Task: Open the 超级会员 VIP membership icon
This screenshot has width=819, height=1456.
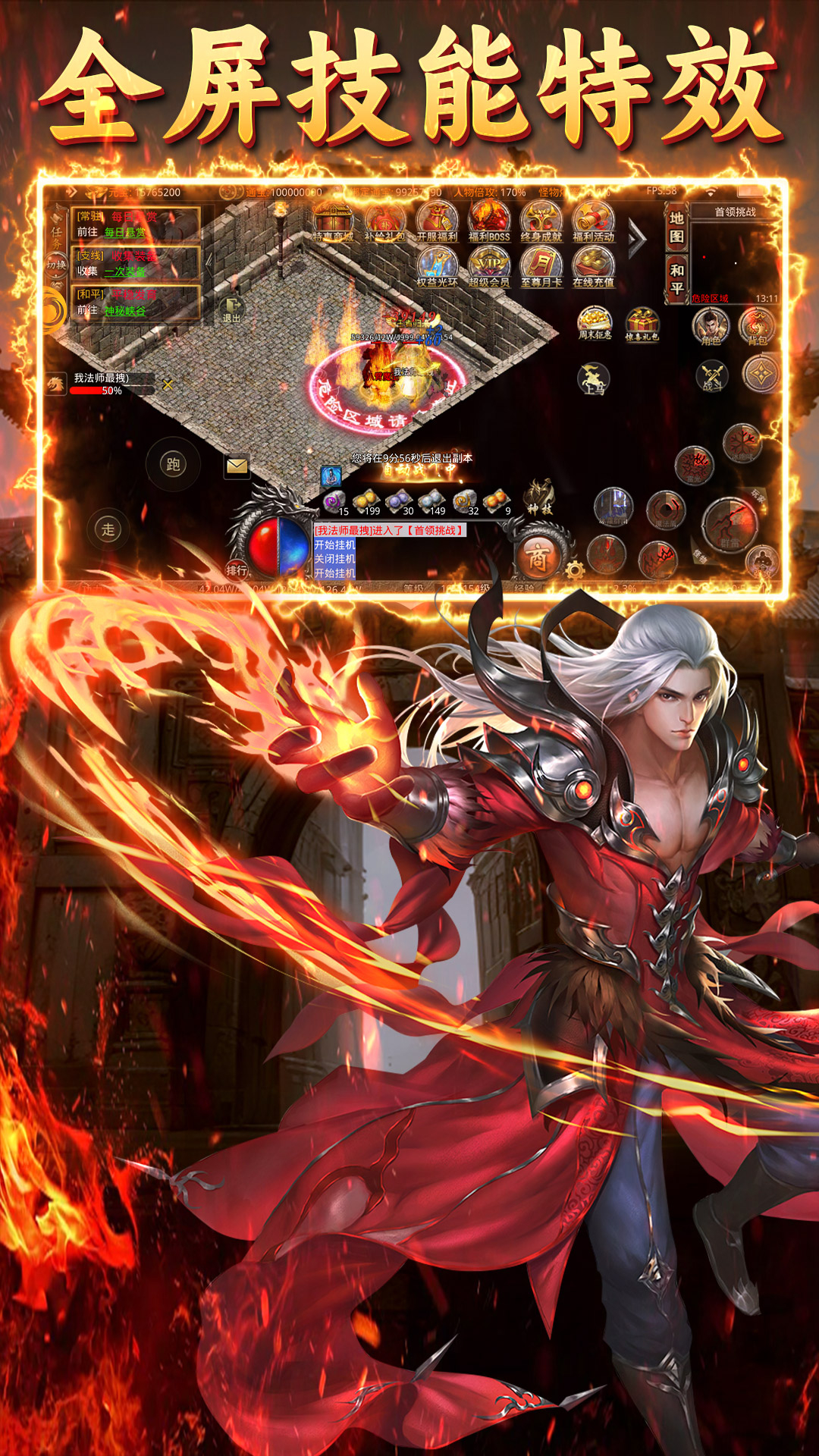Action: 489,268
